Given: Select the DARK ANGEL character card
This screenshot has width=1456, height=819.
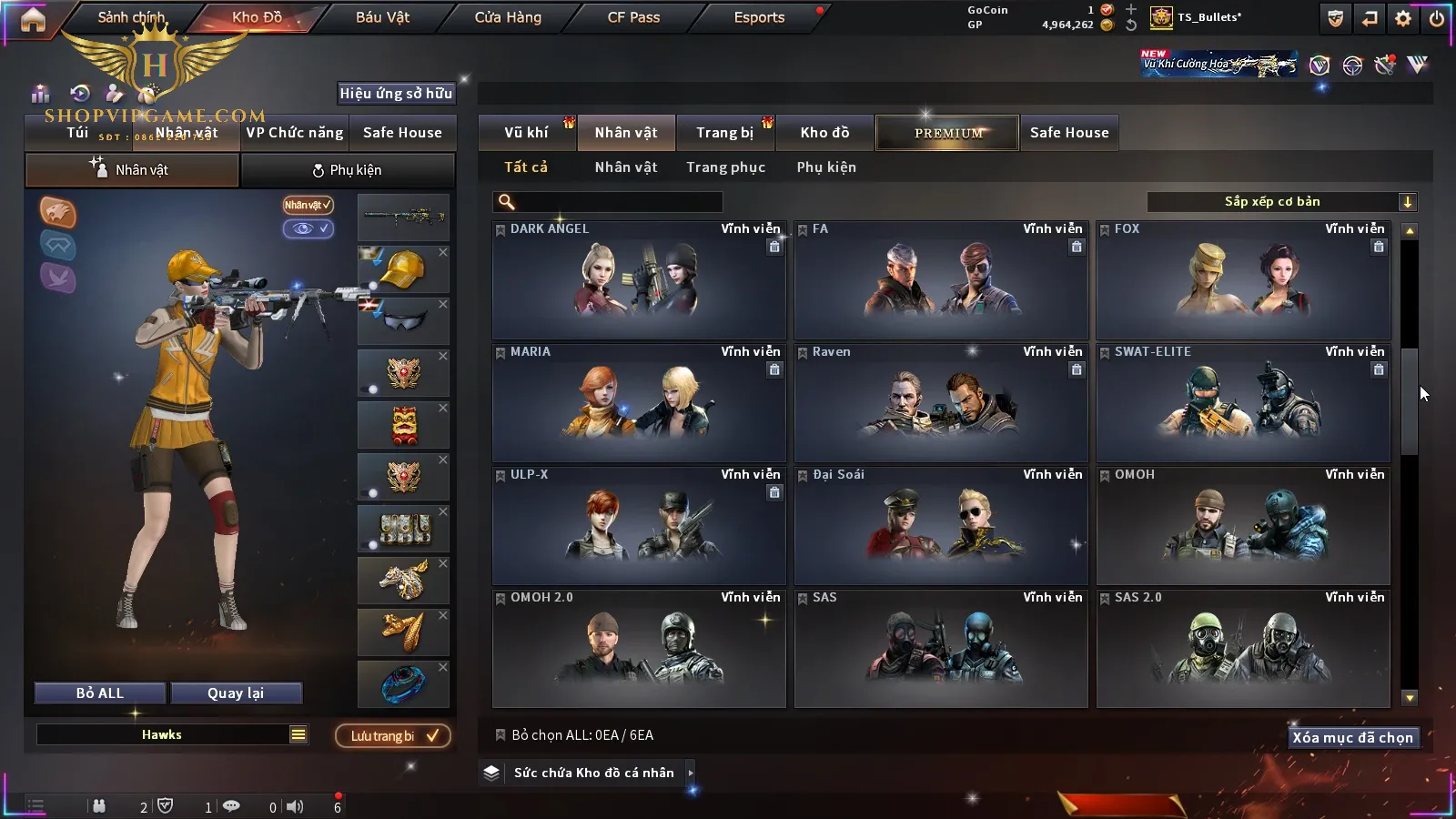Looking at the screenshot, I should (x=638, y=280).
